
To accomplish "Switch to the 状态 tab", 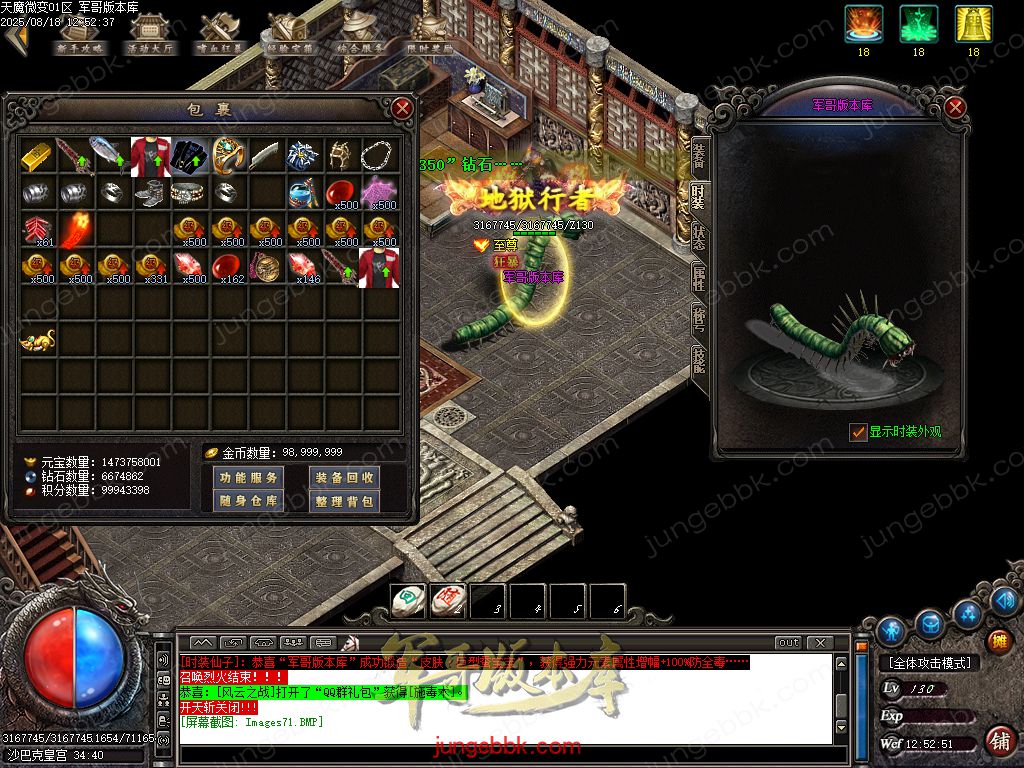I will point(698,237).
